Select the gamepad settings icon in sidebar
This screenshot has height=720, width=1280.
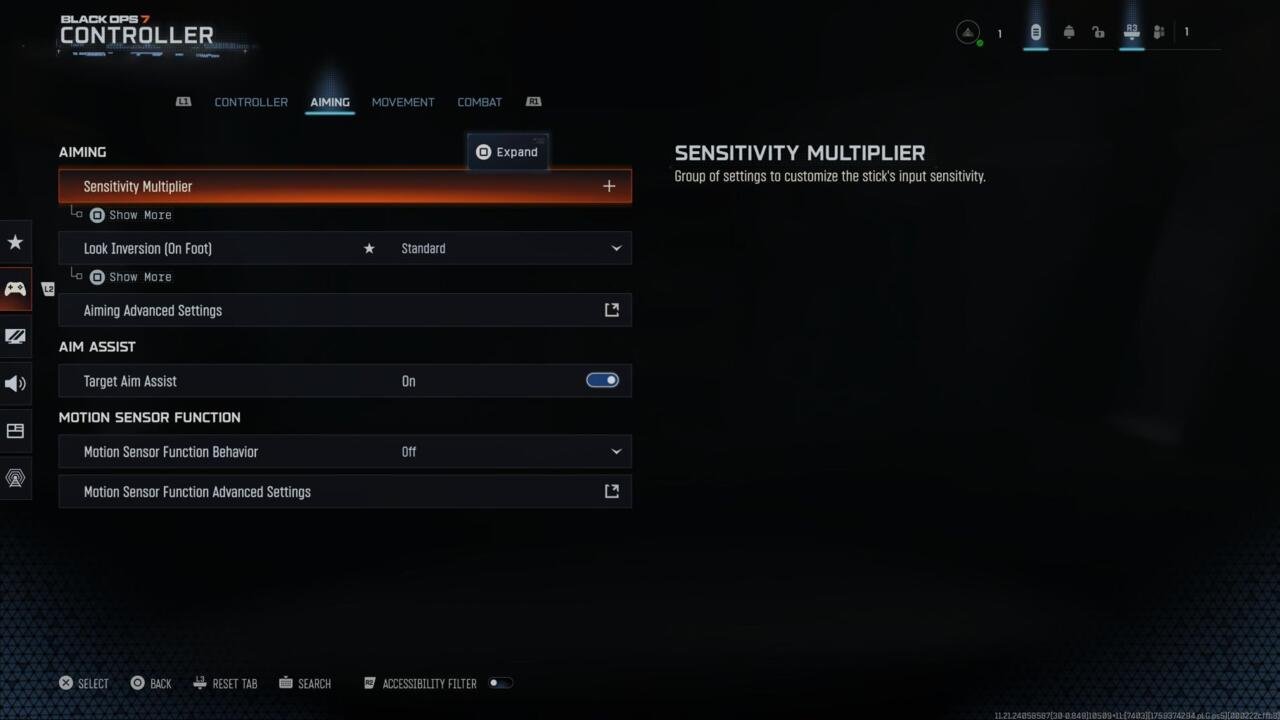pyautogui.click(x=15, y=289)
